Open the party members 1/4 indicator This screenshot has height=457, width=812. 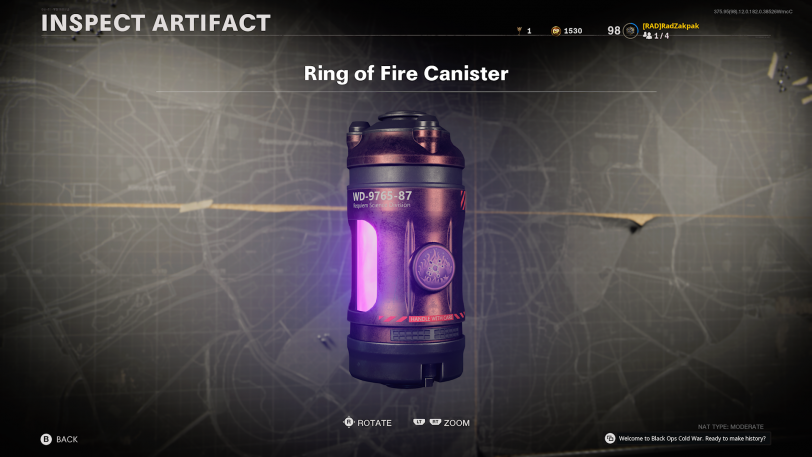click(x=656, y=36)
